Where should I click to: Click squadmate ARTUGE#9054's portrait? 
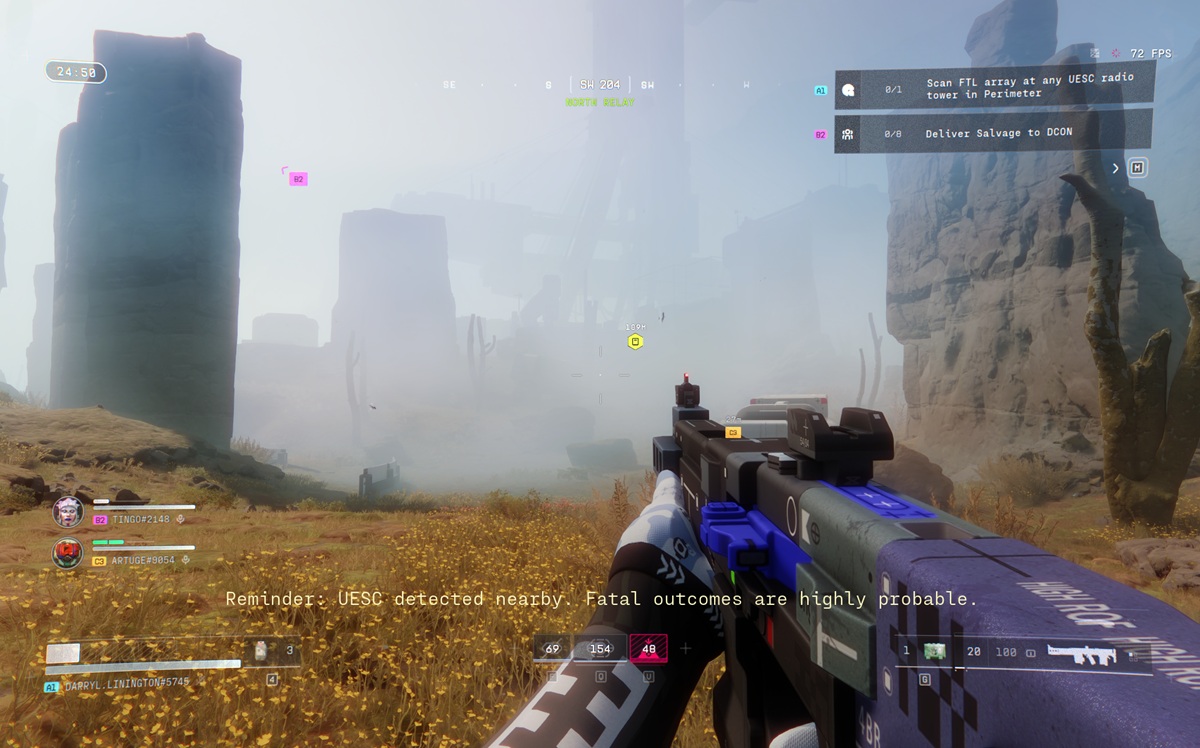point(68,552)
